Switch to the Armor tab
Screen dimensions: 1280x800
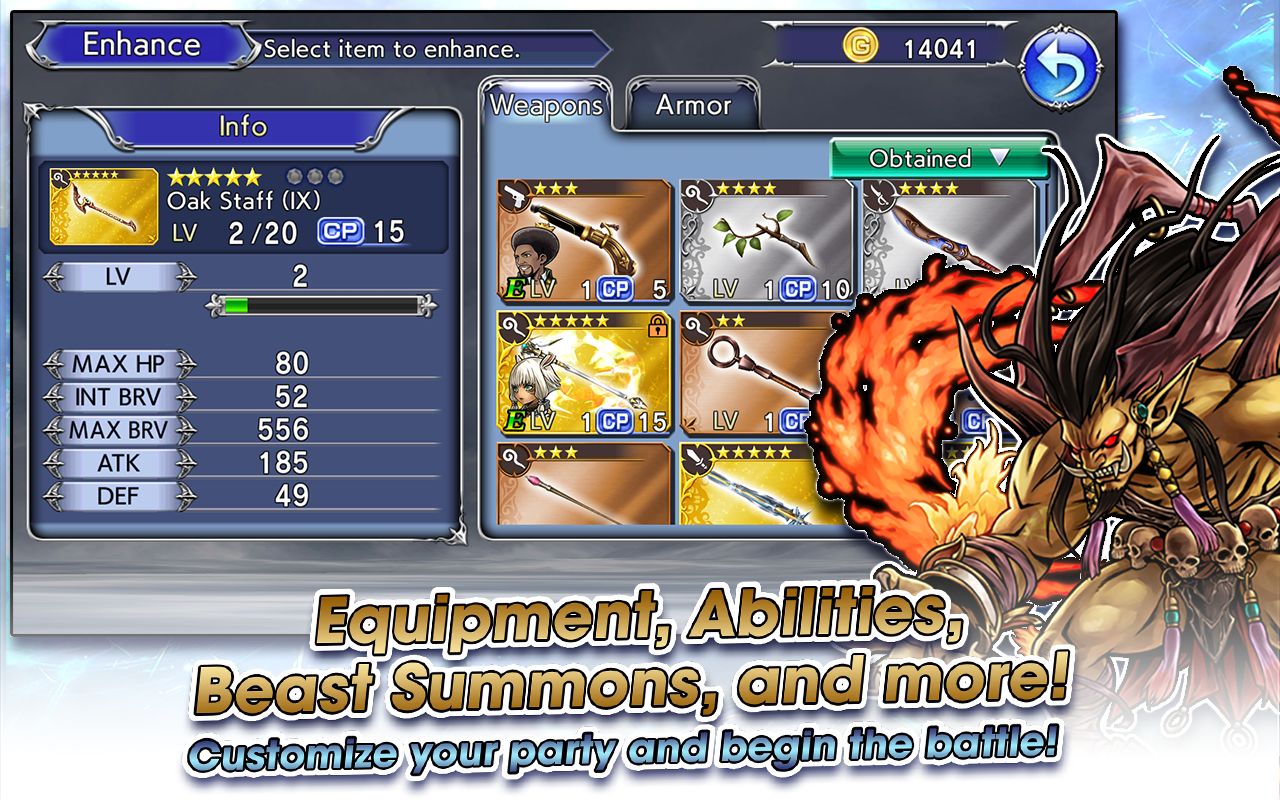(x=693, y=104)
